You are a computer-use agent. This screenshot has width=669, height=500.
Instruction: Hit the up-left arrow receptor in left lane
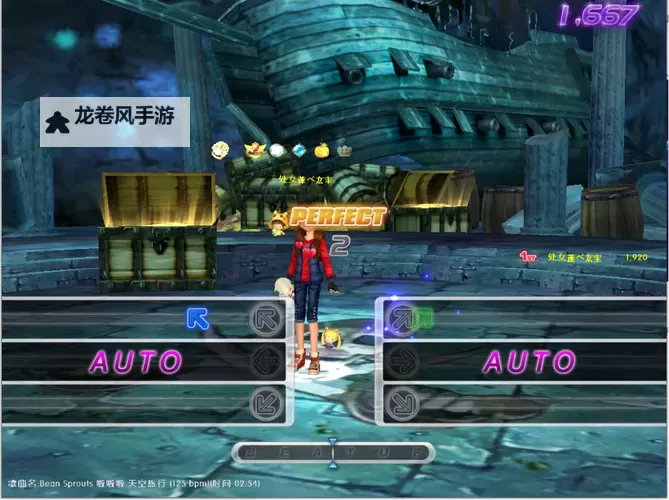(x=265, y=318)
